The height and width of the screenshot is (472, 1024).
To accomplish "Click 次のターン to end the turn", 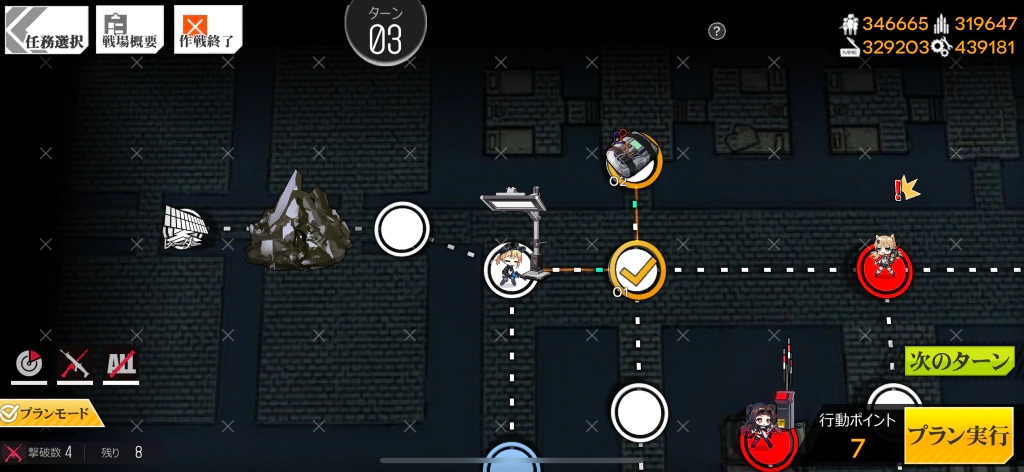I will click(x=959, y=361).
